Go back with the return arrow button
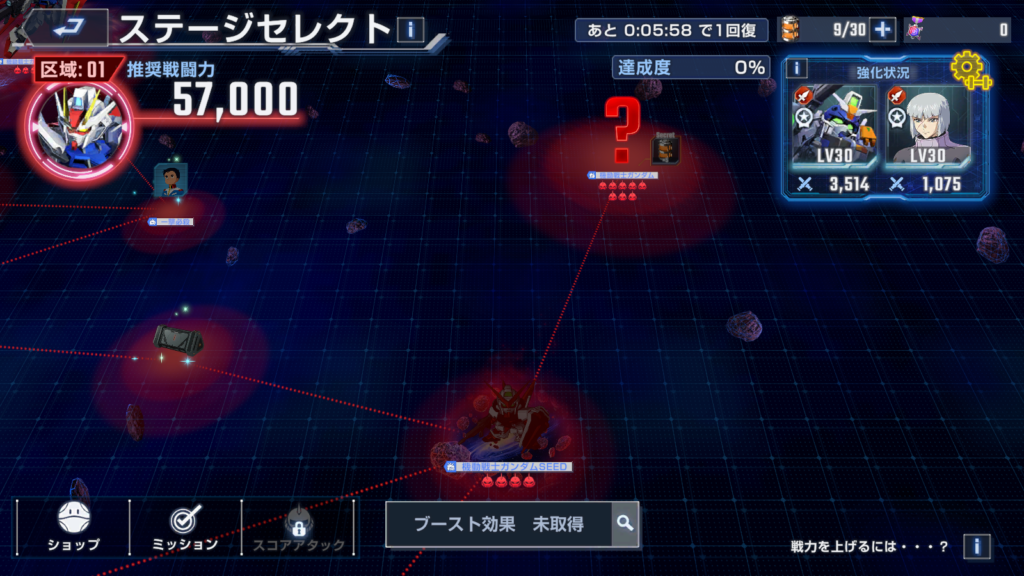This screenshot has height=576, width=1024. click(68, 25)
